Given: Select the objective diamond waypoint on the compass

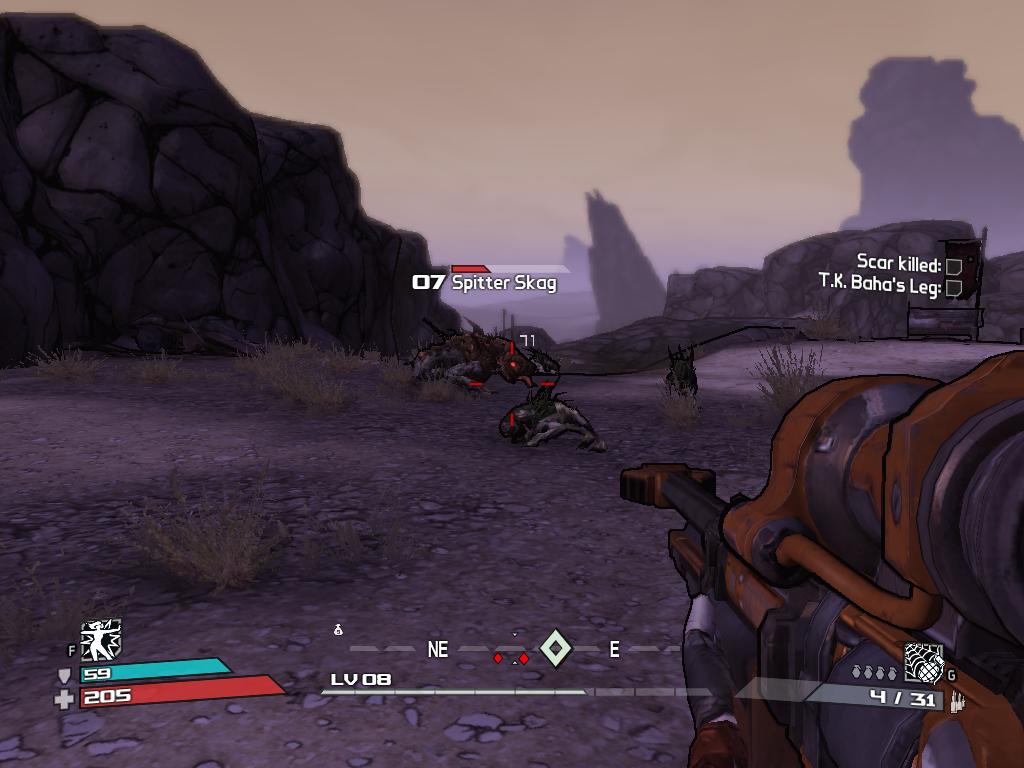Looking at the screenshot, I should [x=554, y=649].
